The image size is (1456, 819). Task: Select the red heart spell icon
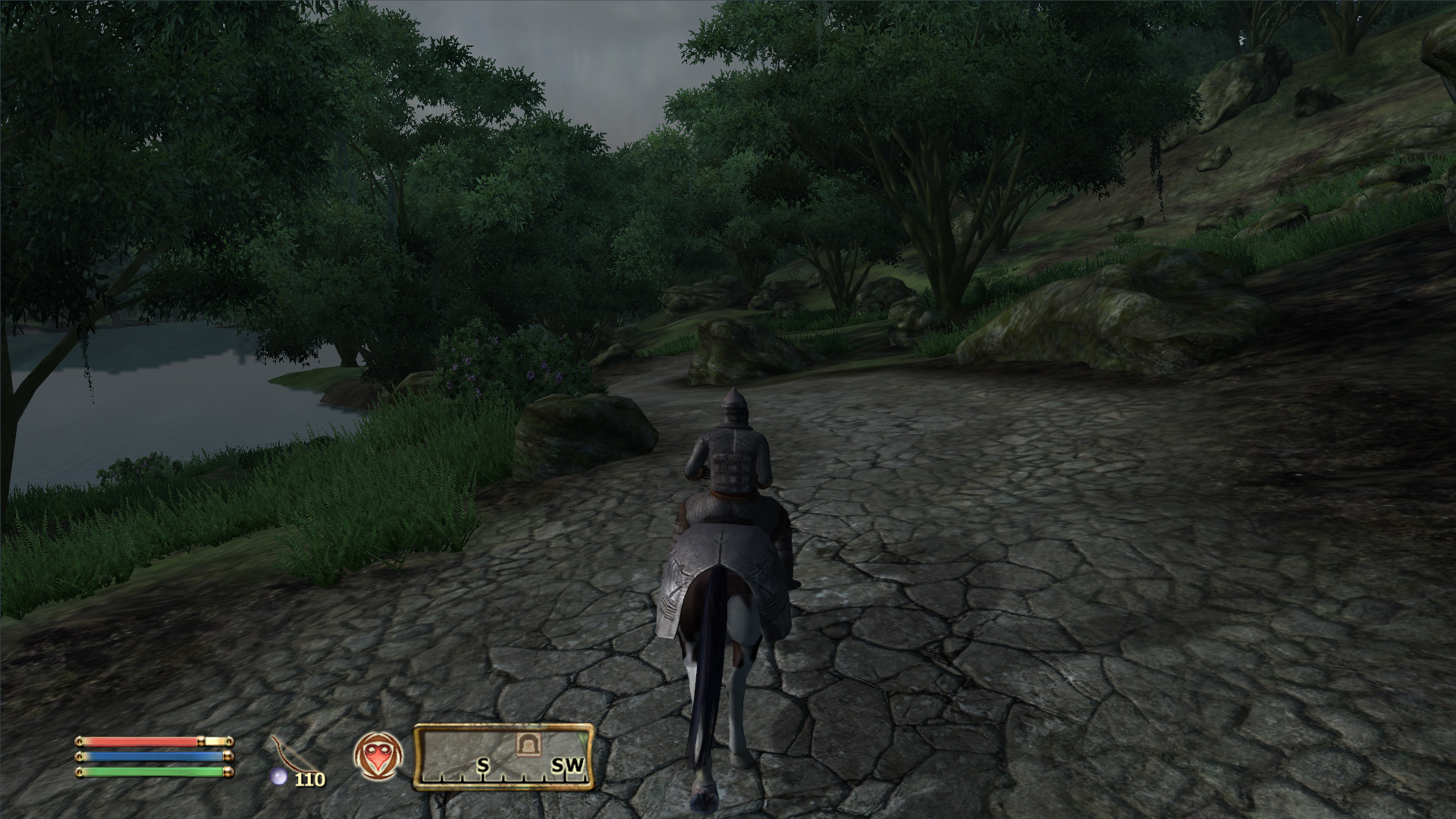(x=378, y=757)
